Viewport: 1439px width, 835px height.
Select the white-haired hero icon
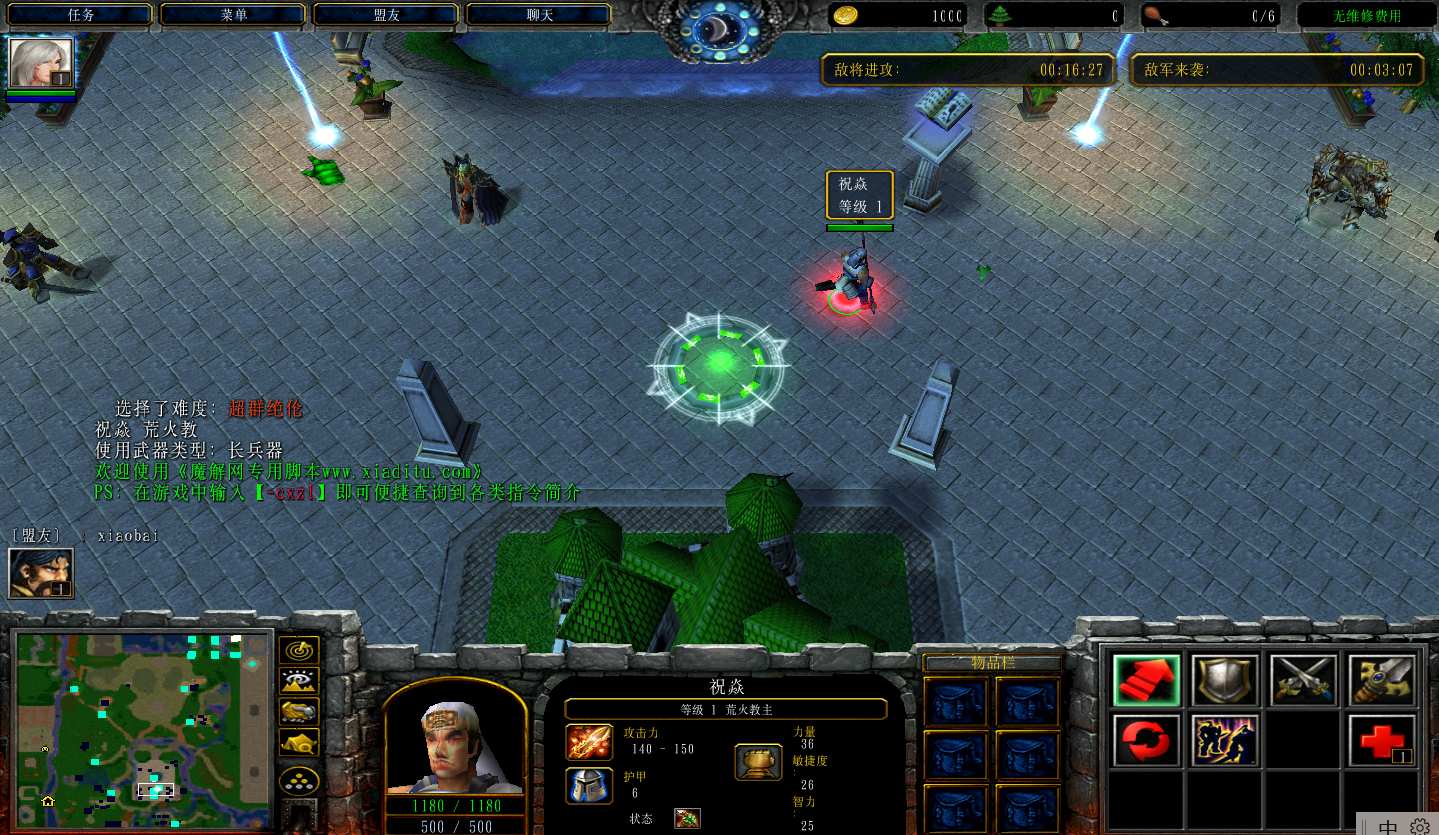click(41, 63)
